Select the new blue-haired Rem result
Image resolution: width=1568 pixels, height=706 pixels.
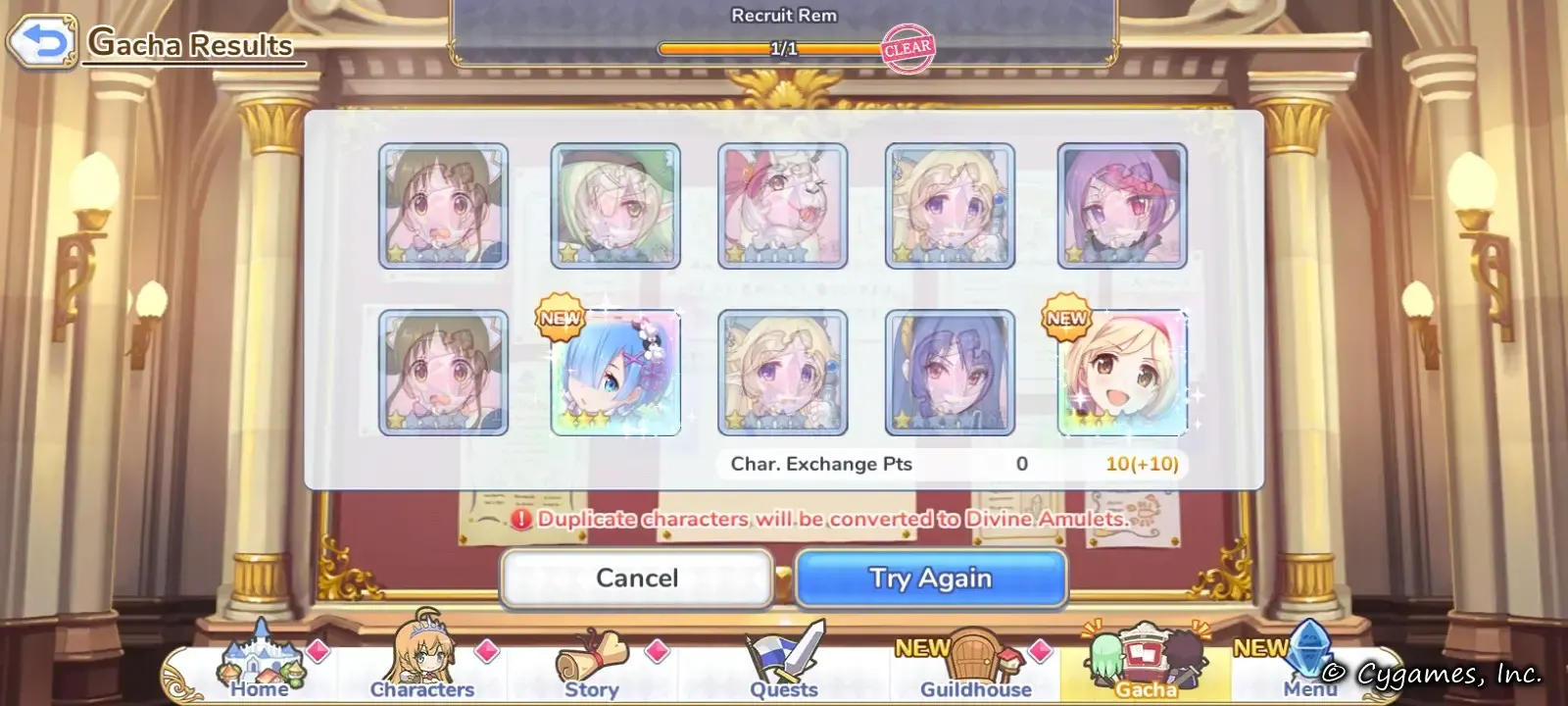(615, 373)
